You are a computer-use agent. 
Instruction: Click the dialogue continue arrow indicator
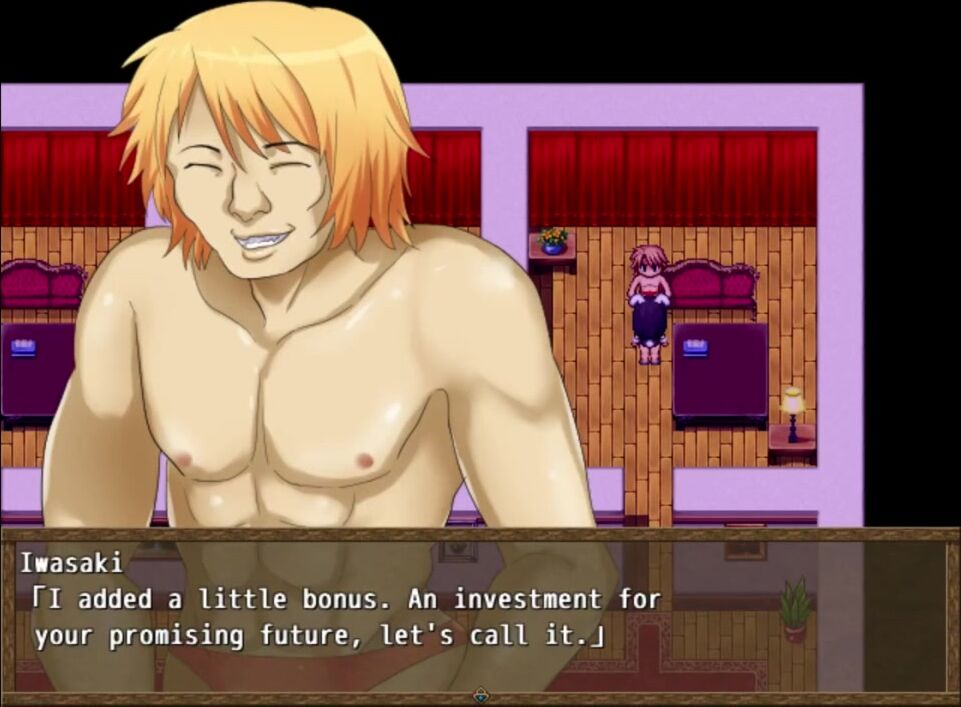(481, 695)
